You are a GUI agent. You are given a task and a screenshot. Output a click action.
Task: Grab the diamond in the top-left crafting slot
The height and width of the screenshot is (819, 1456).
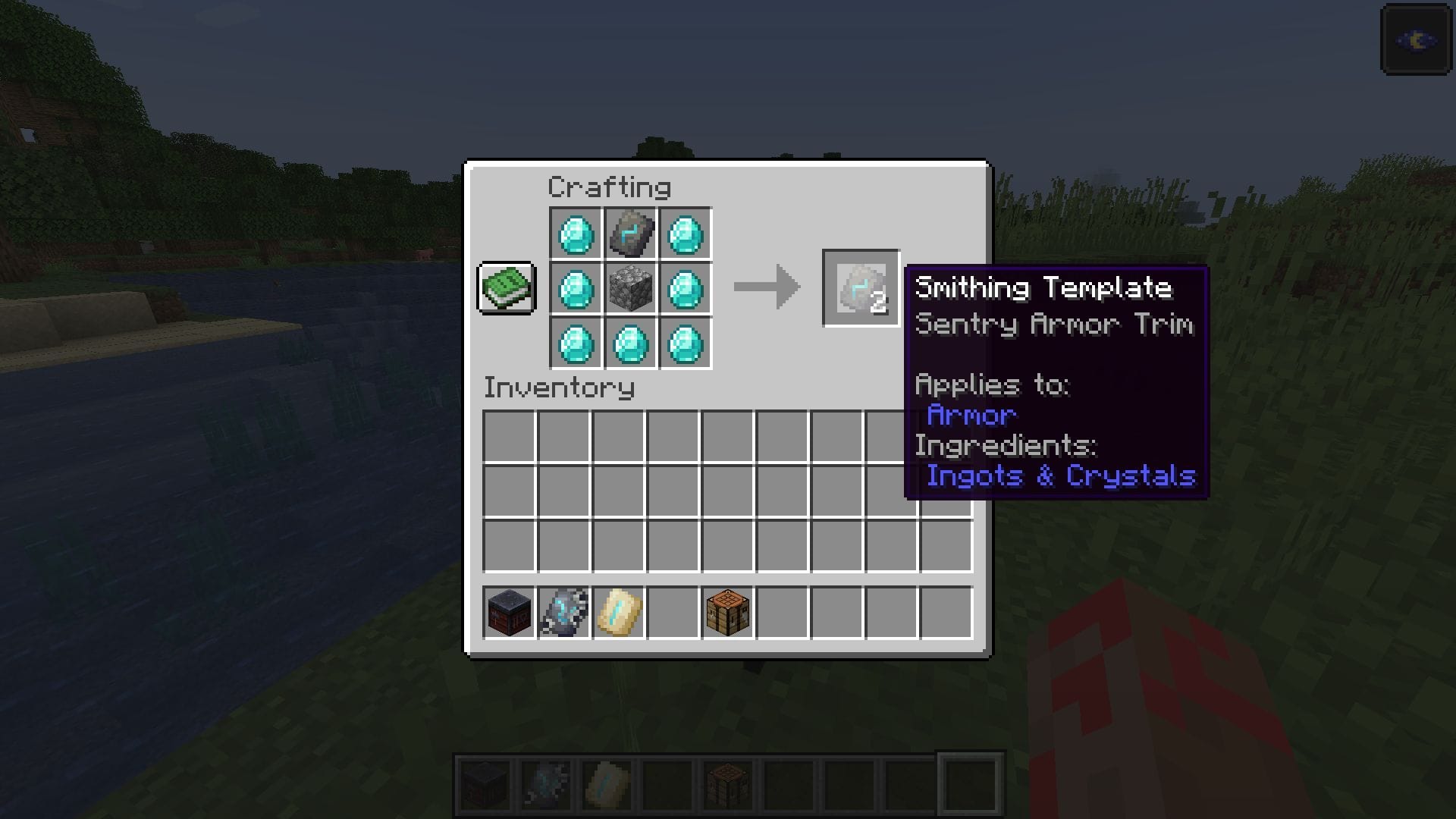(x=575, y=233)
